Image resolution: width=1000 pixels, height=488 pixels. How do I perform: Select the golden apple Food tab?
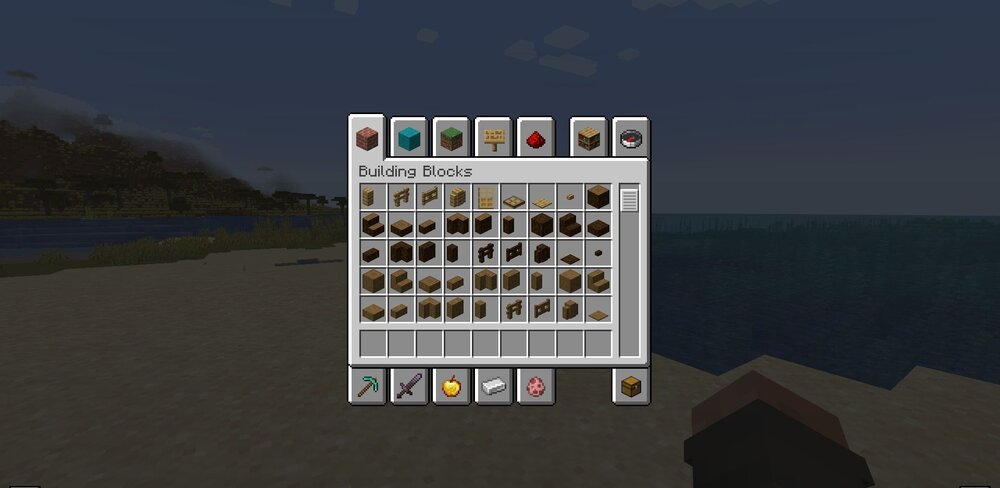(451, 386)
